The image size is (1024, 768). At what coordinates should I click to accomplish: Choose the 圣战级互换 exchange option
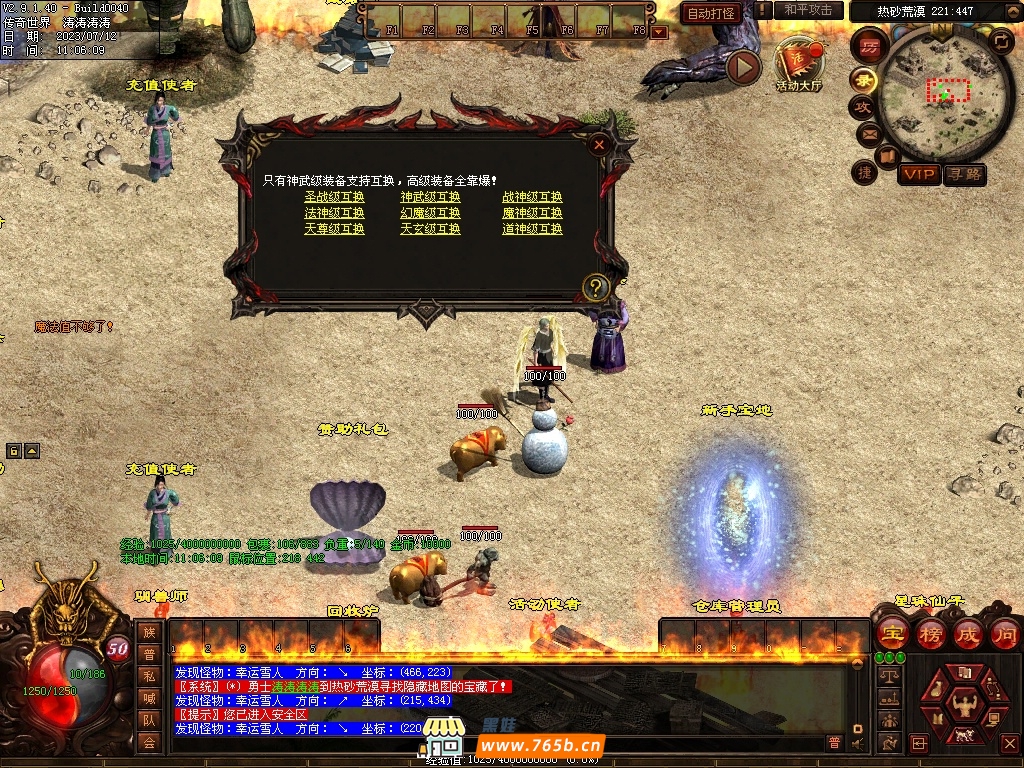tap(334, 197)
